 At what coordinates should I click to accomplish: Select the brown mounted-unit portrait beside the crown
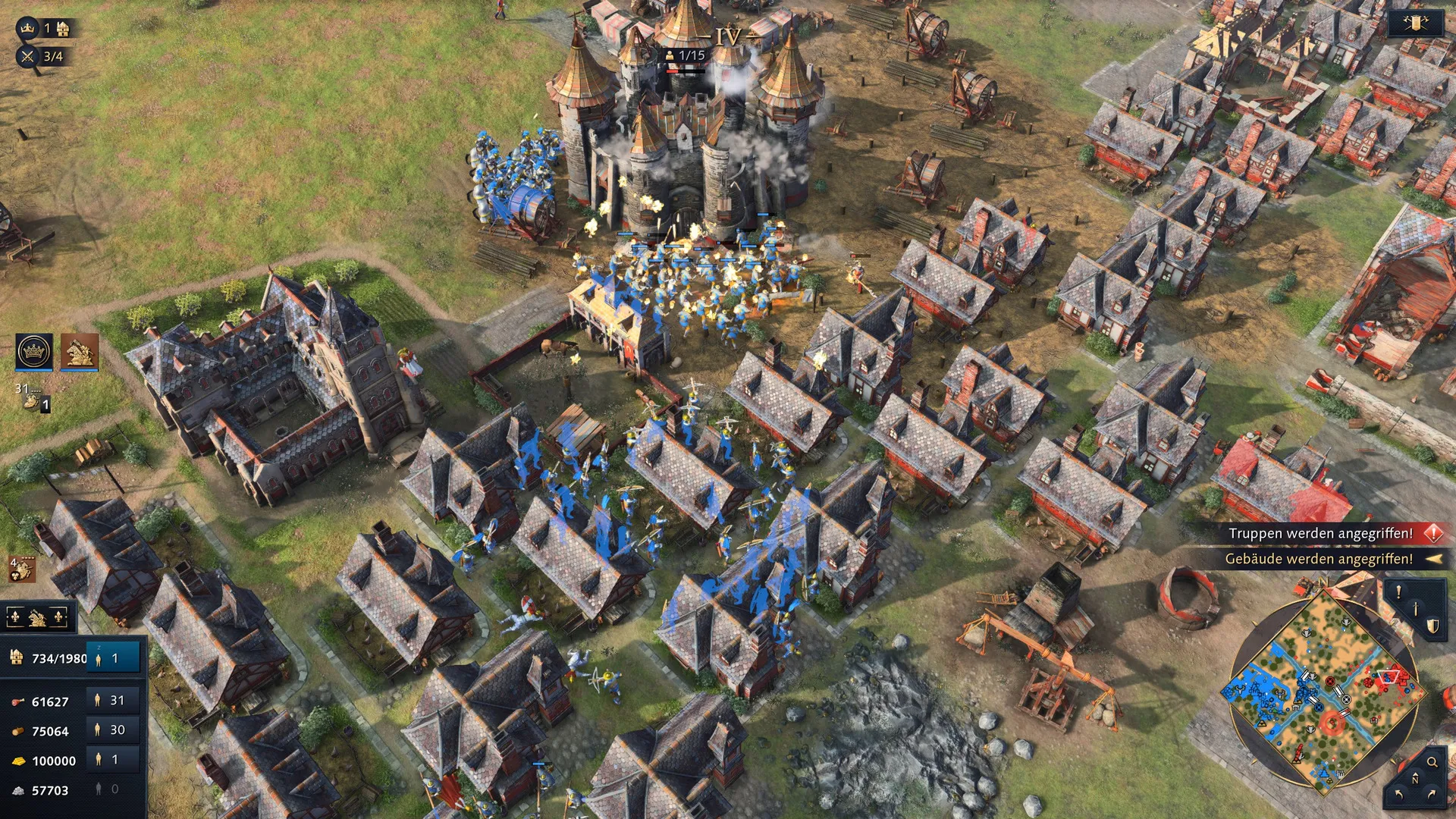click(x=80, y=351)
